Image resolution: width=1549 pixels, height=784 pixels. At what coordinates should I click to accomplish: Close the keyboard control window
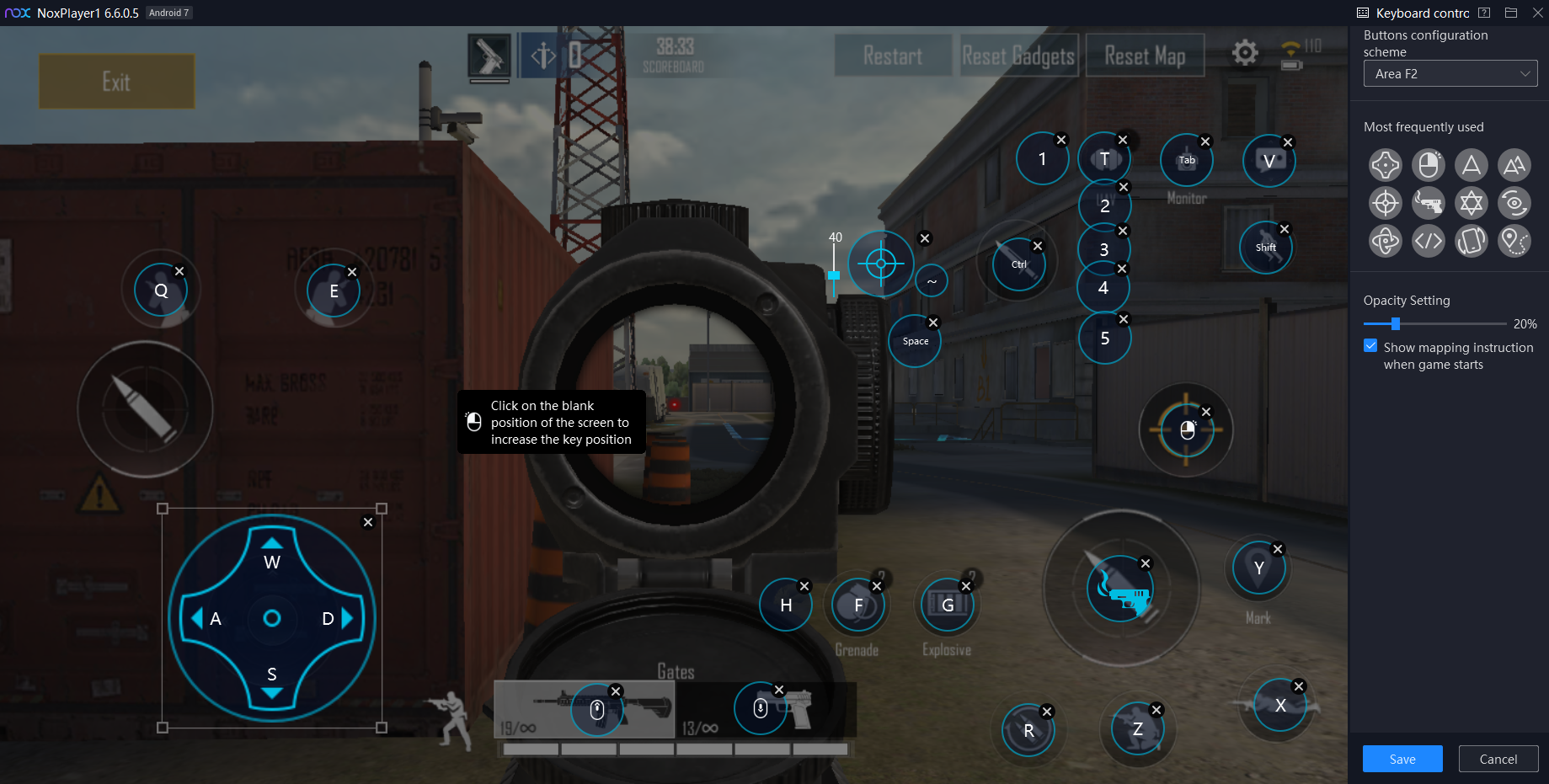[1537, 13]
